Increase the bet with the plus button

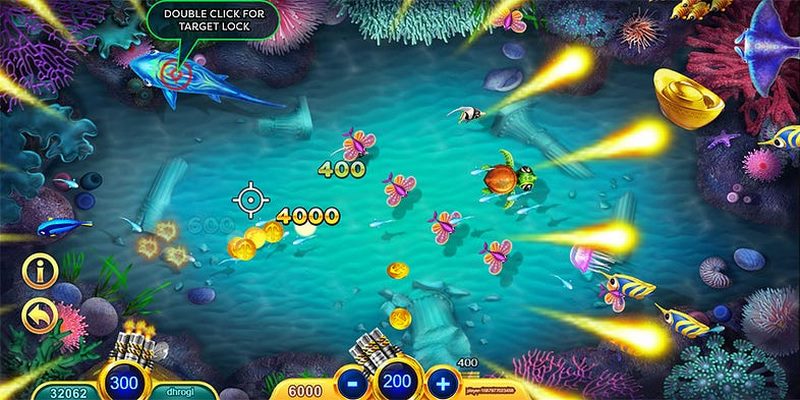[440, 383]
